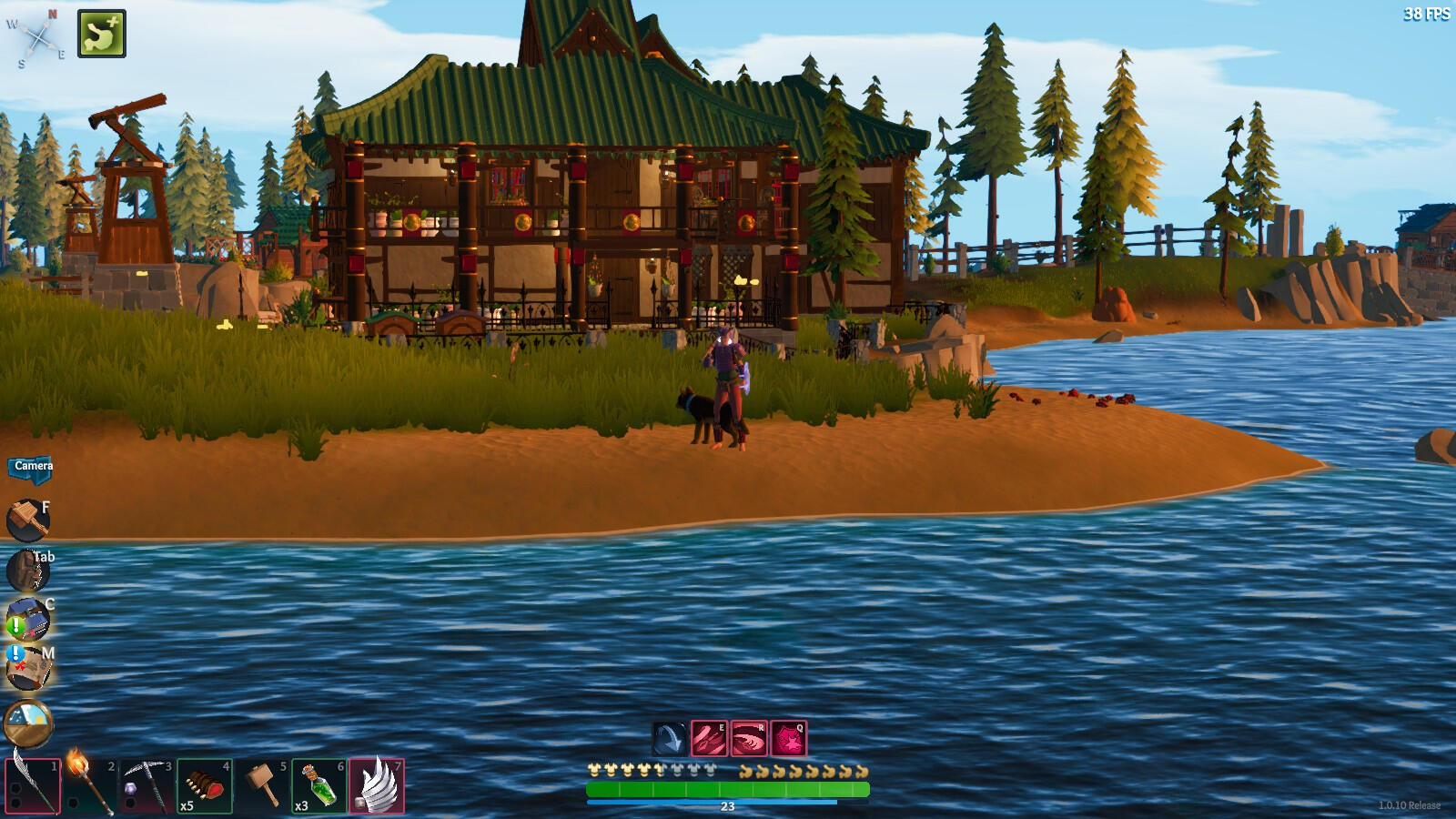The height and width of the screenshot is (819, 1456).
Task: Equip the flaming torch in slot 2
Action: 90,785
